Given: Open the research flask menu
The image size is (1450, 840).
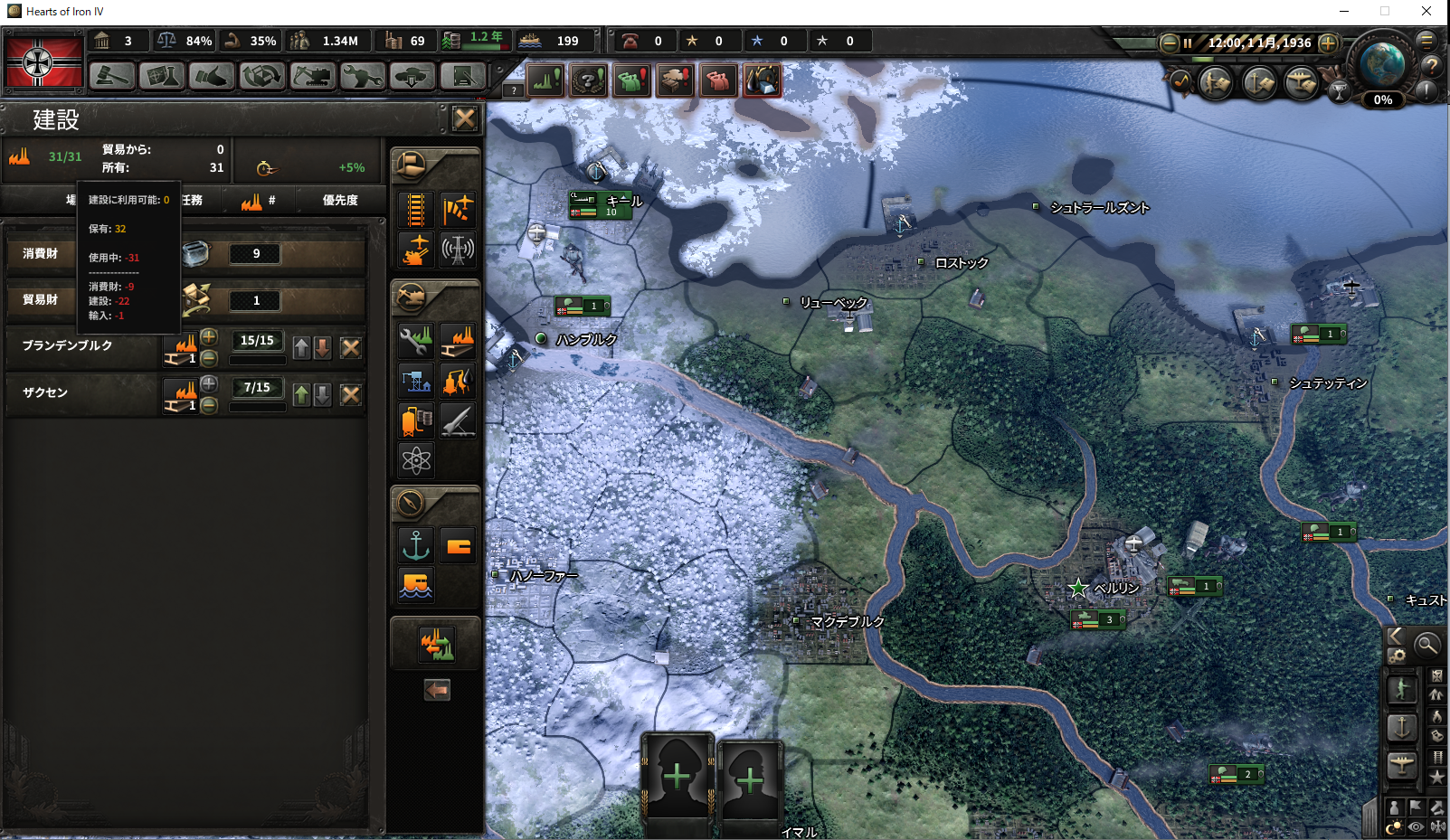Looking at the screenshot, I should point(162,77).
